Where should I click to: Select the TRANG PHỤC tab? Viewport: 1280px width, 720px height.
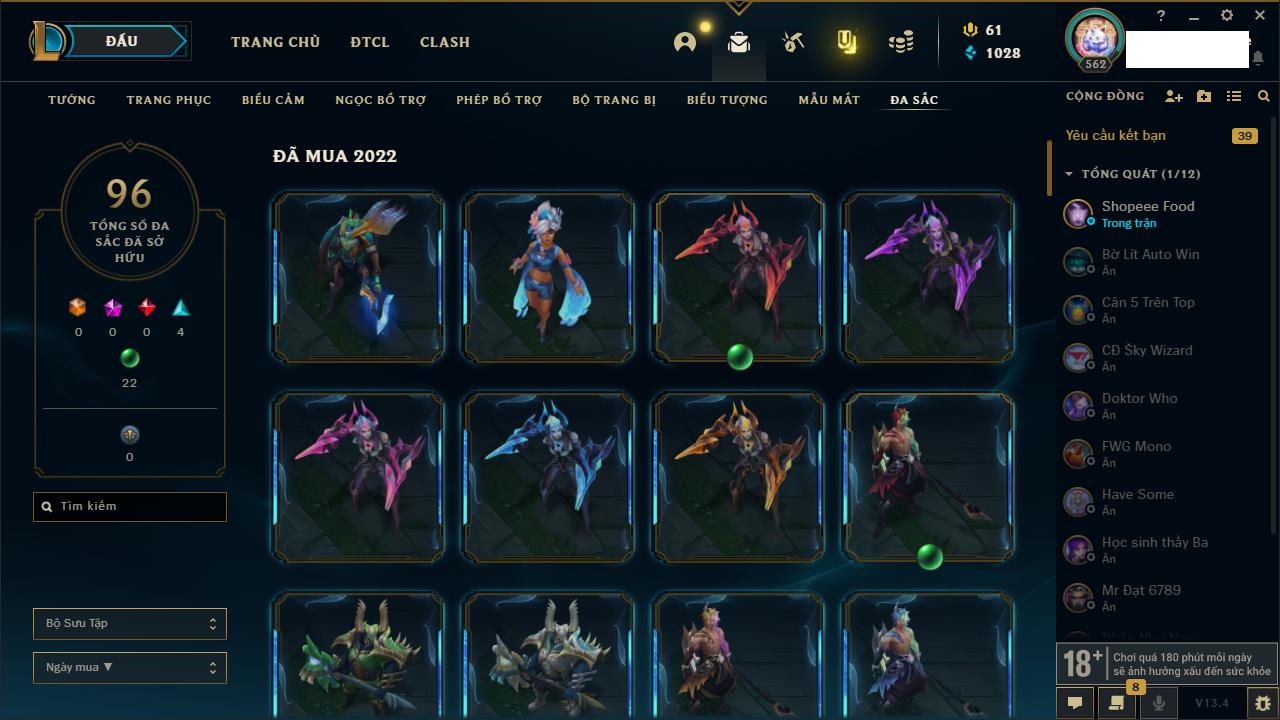(x=169, y=100)
